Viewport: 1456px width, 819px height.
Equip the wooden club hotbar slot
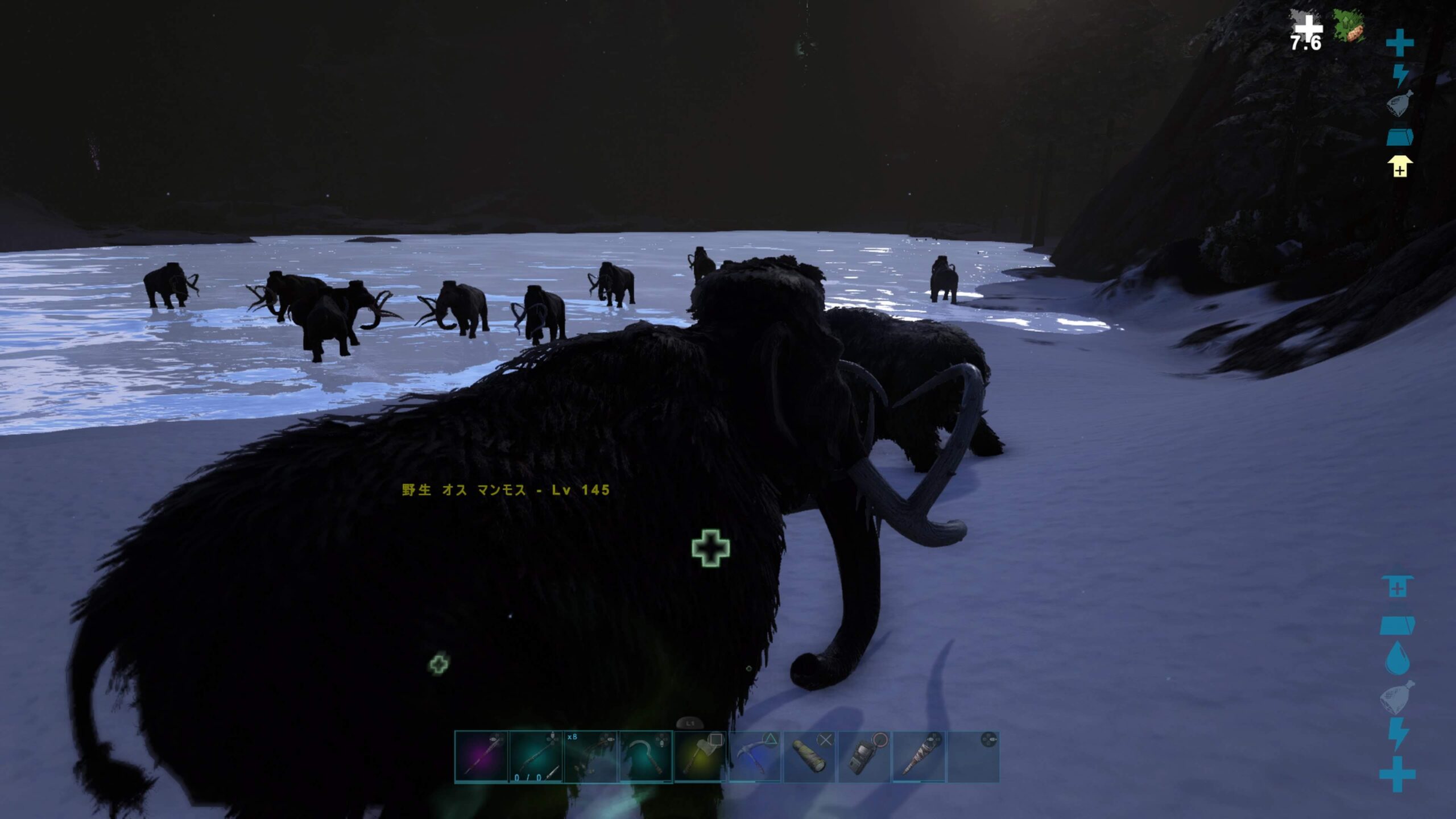coord(919,757)
